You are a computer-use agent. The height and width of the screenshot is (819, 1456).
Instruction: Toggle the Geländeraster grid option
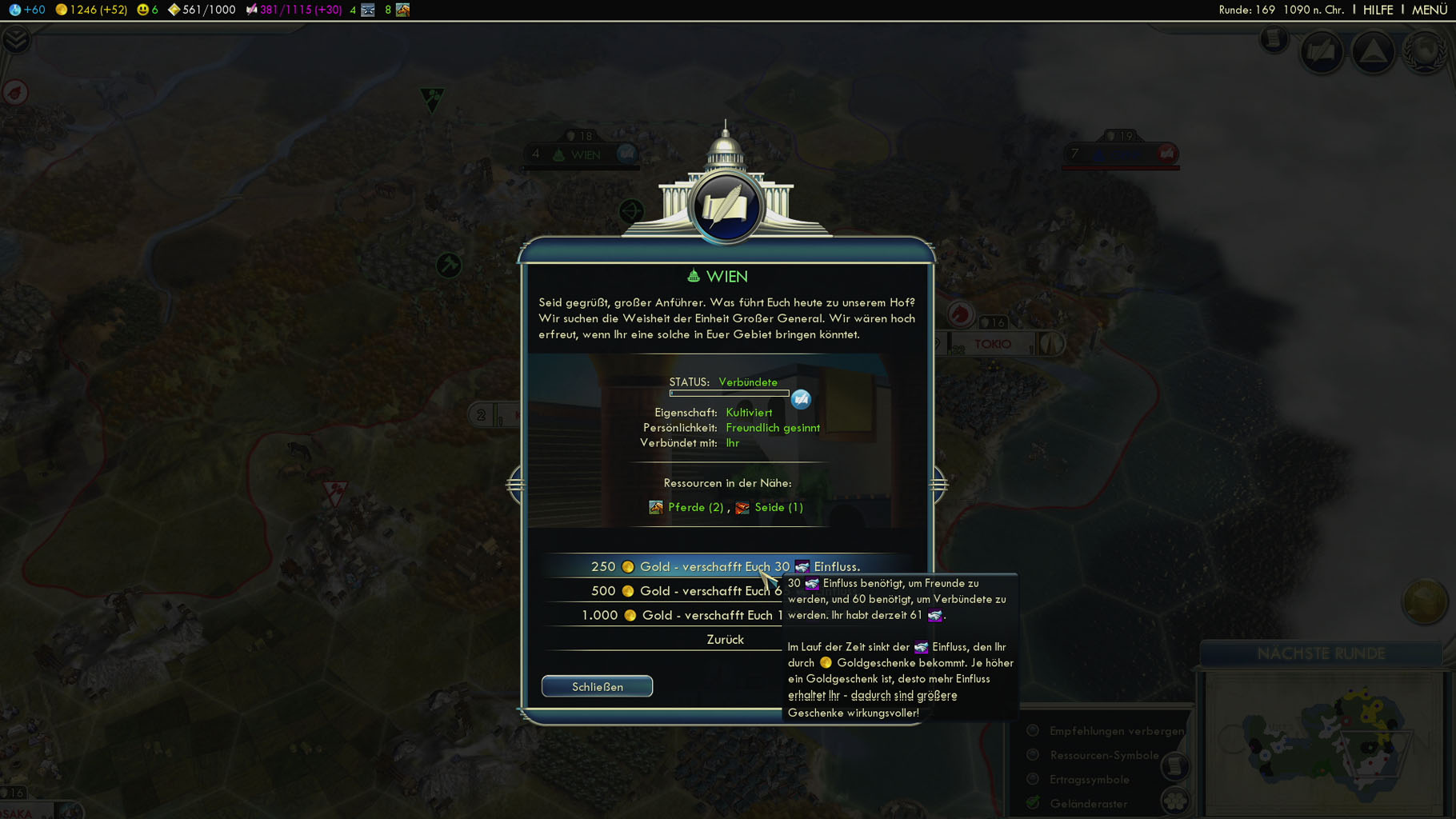pyautogui.click(x=1033, y=803)
